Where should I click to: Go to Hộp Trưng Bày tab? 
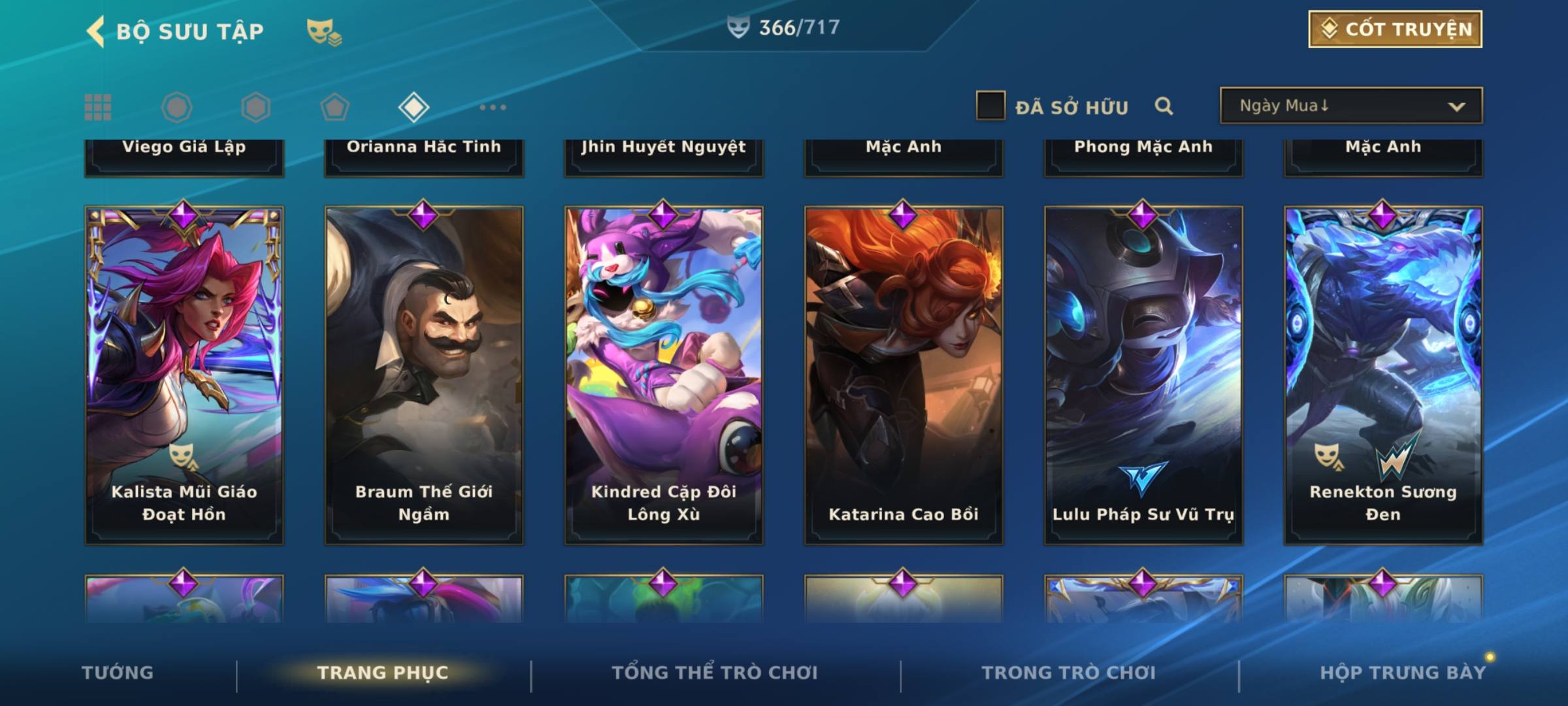pos(1402,673)
